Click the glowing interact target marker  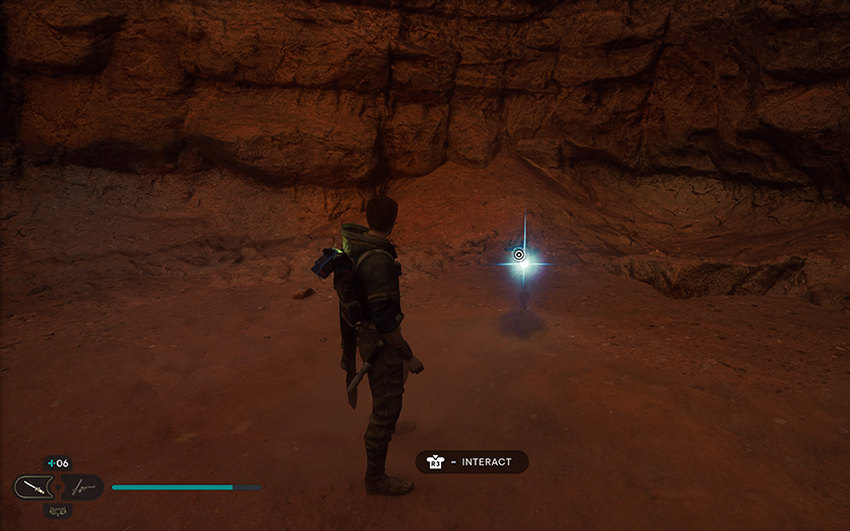[x=519, y=255]
